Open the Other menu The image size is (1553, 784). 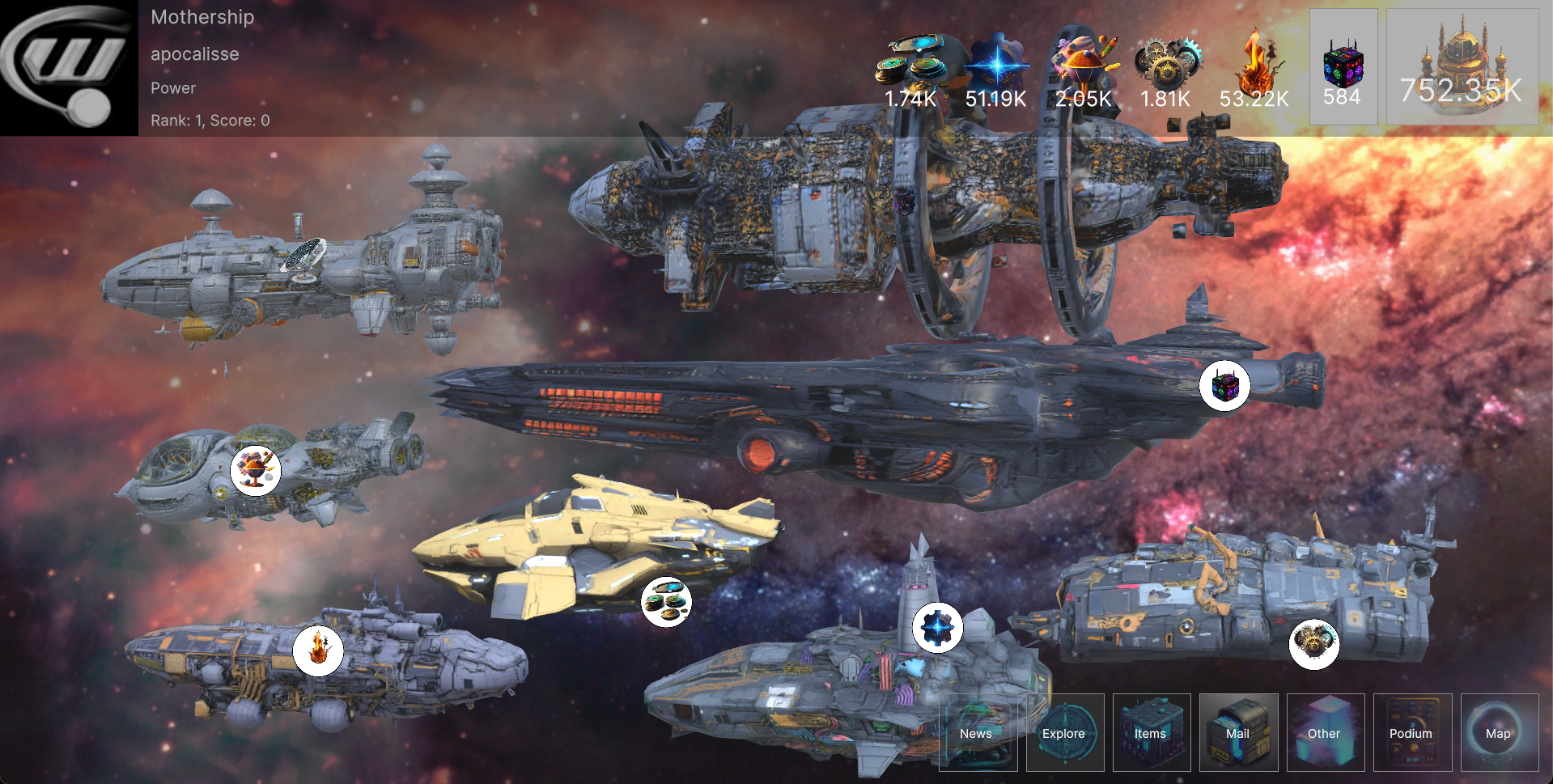point(1325,732)
